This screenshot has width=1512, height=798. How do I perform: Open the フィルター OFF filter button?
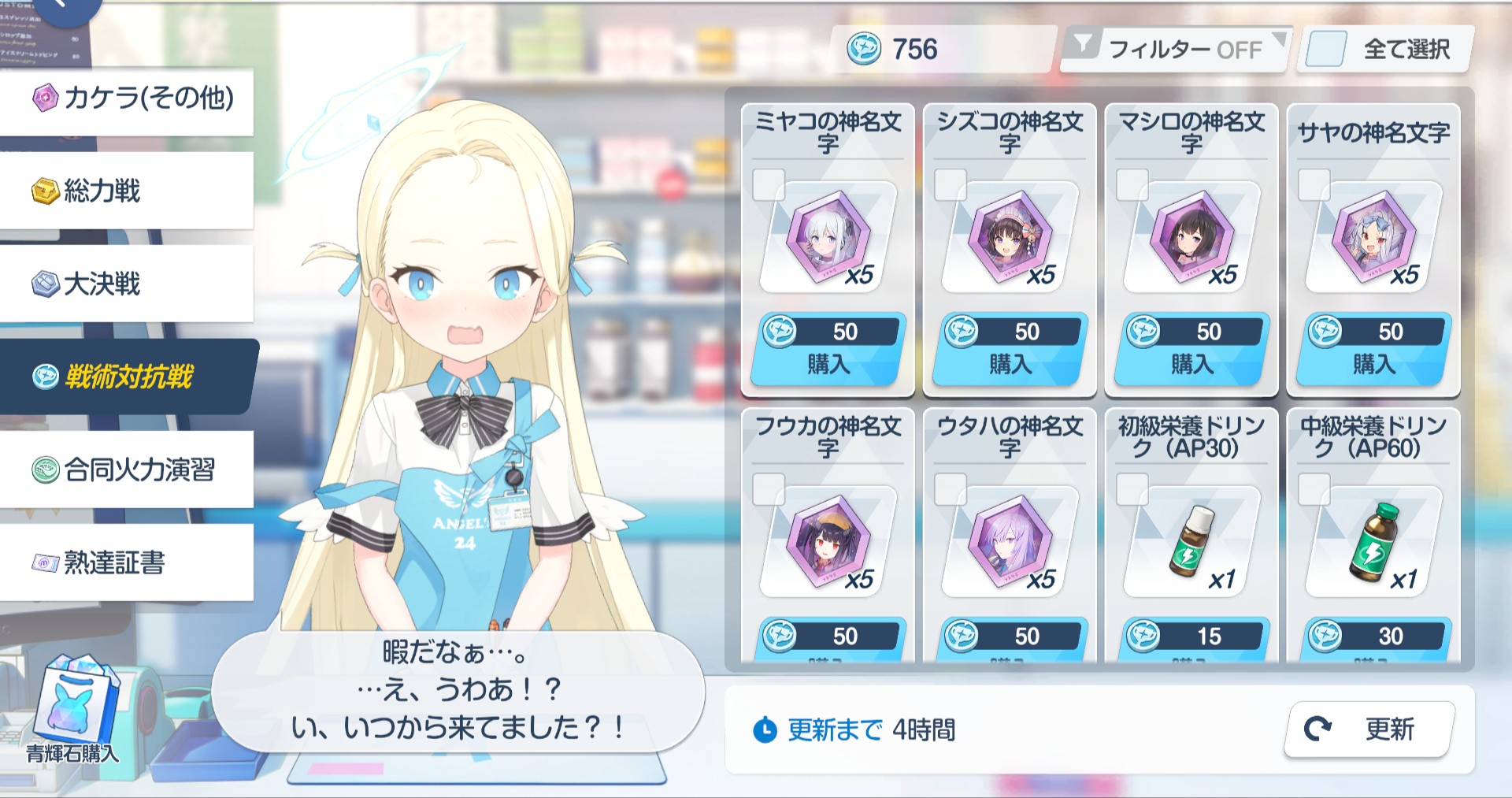(1173, 49)
